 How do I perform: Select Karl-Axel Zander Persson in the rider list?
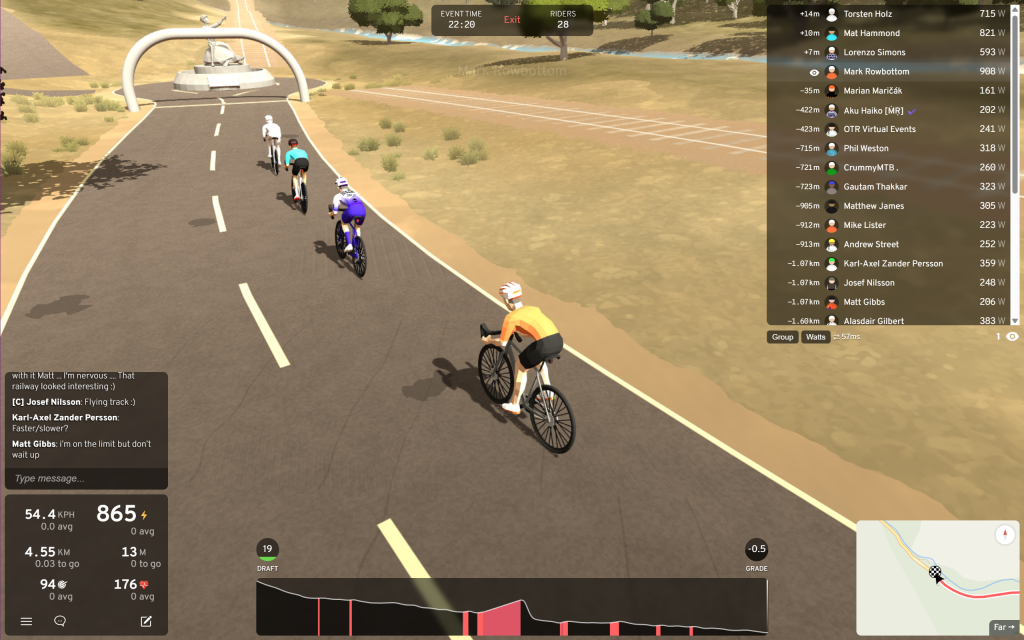tap(893, 263)
